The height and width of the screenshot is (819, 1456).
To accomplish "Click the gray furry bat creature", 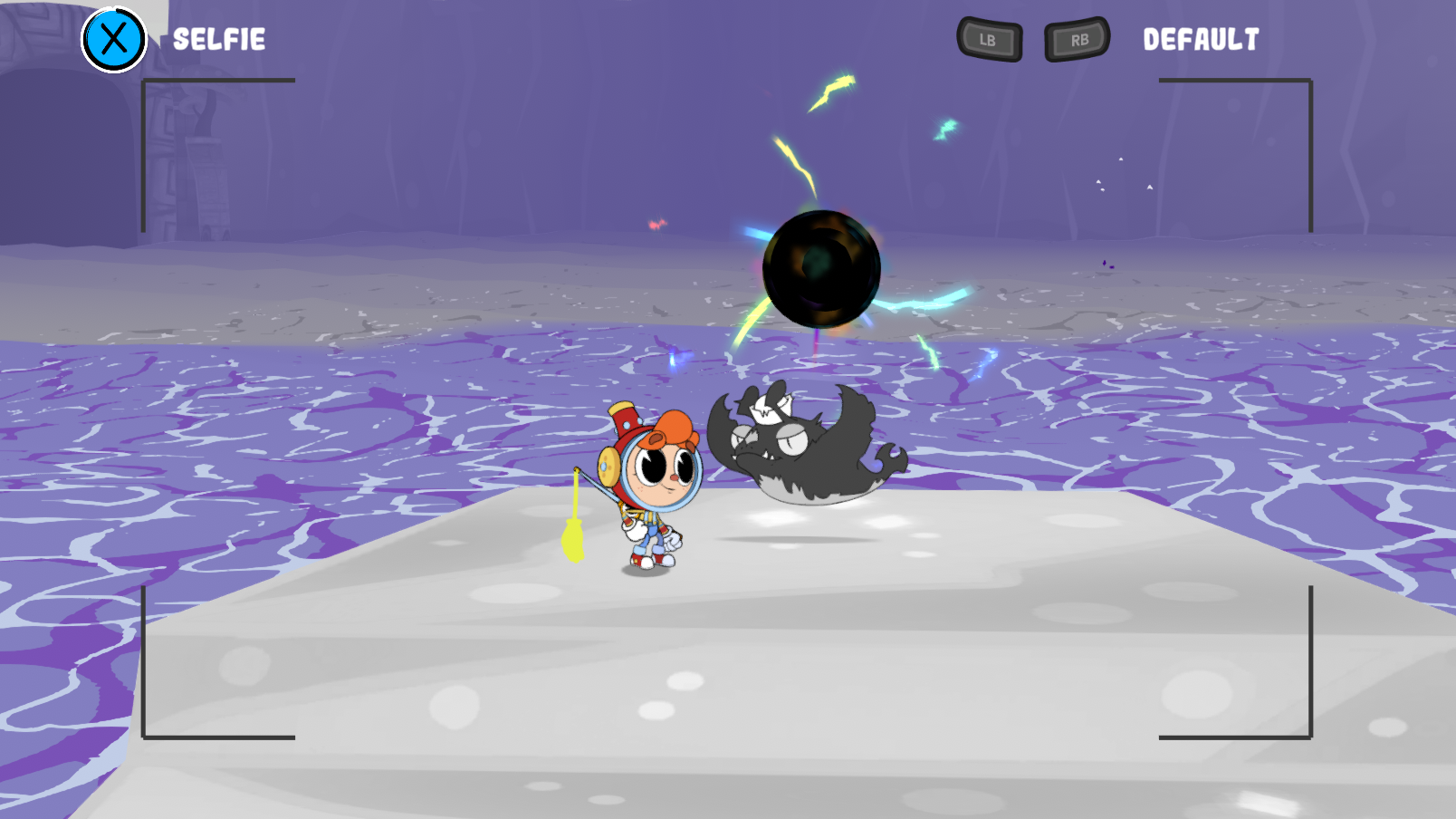I will [797, 444].
